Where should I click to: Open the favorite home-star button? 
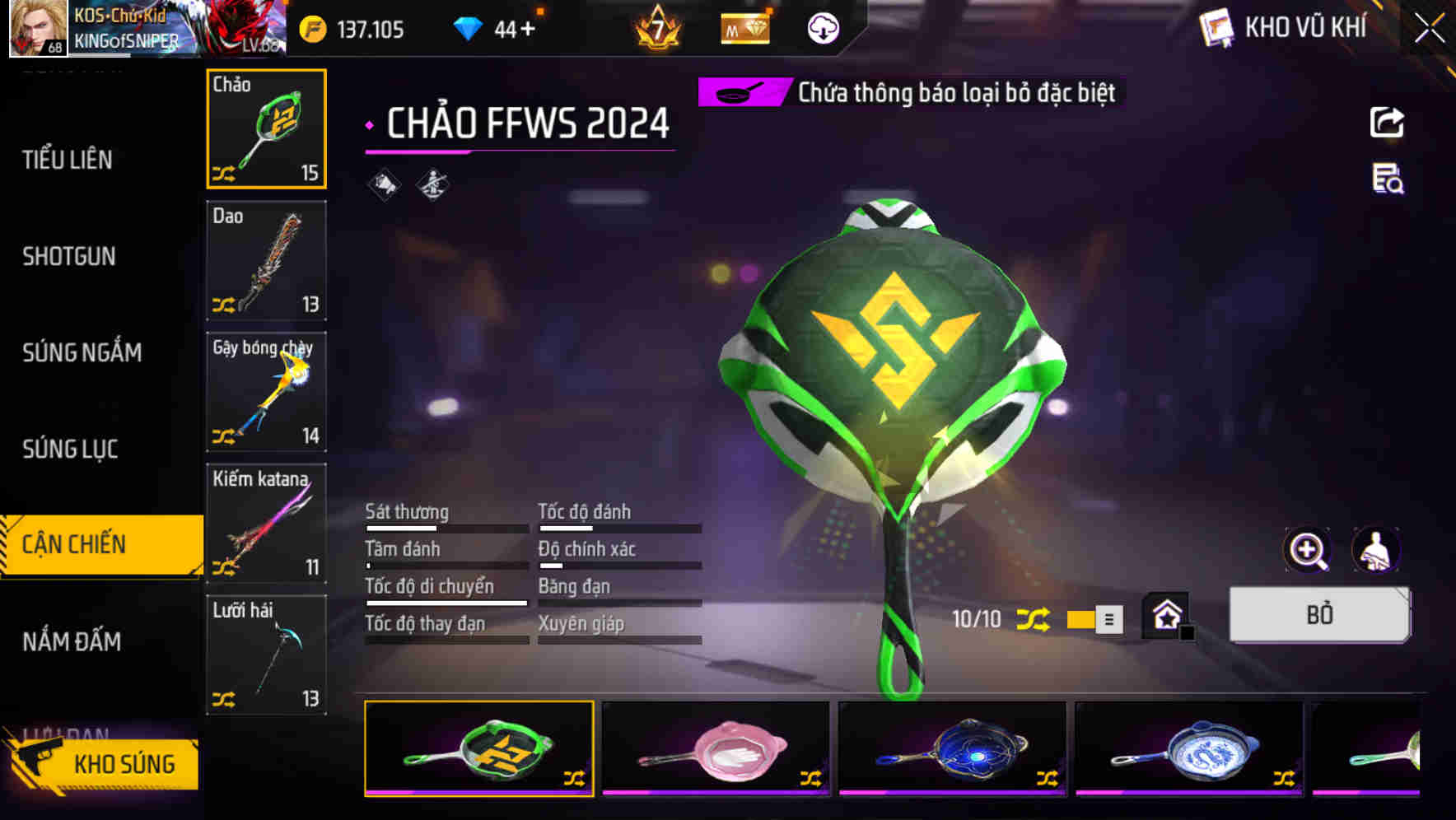click(1165, 615)
